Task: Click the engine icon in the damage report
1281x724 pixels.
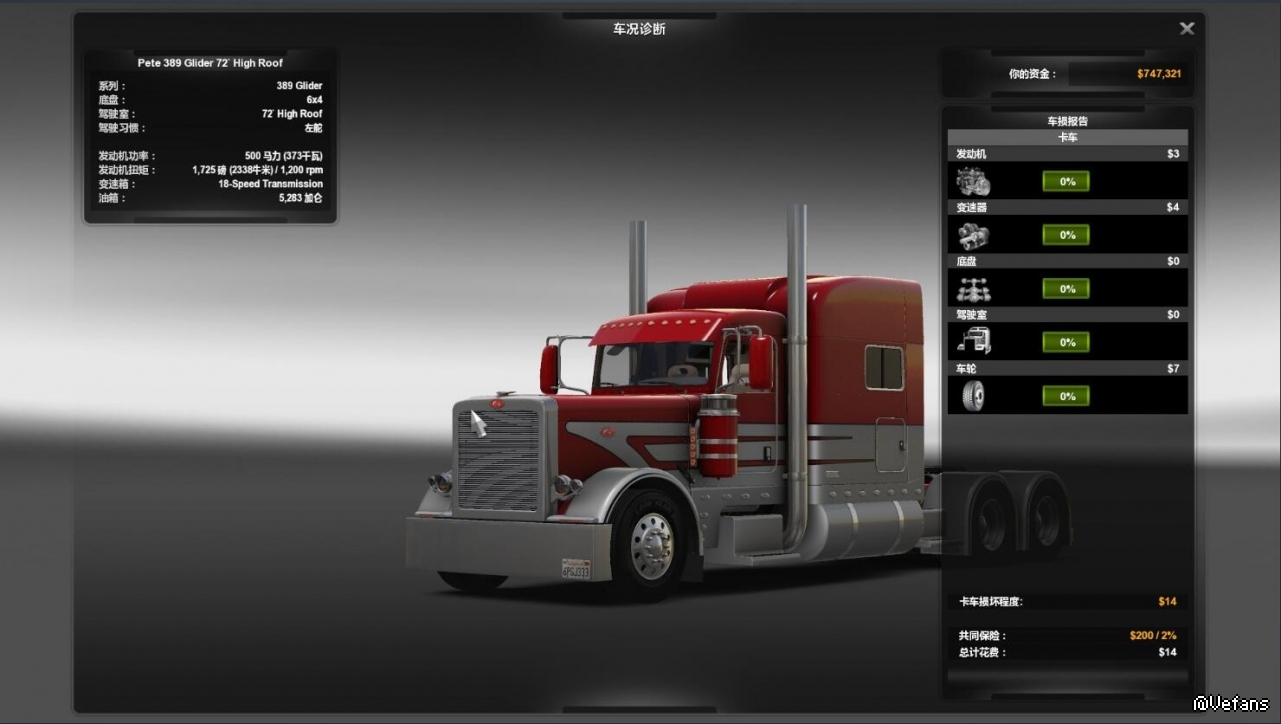Action: (x=973, y=182)
